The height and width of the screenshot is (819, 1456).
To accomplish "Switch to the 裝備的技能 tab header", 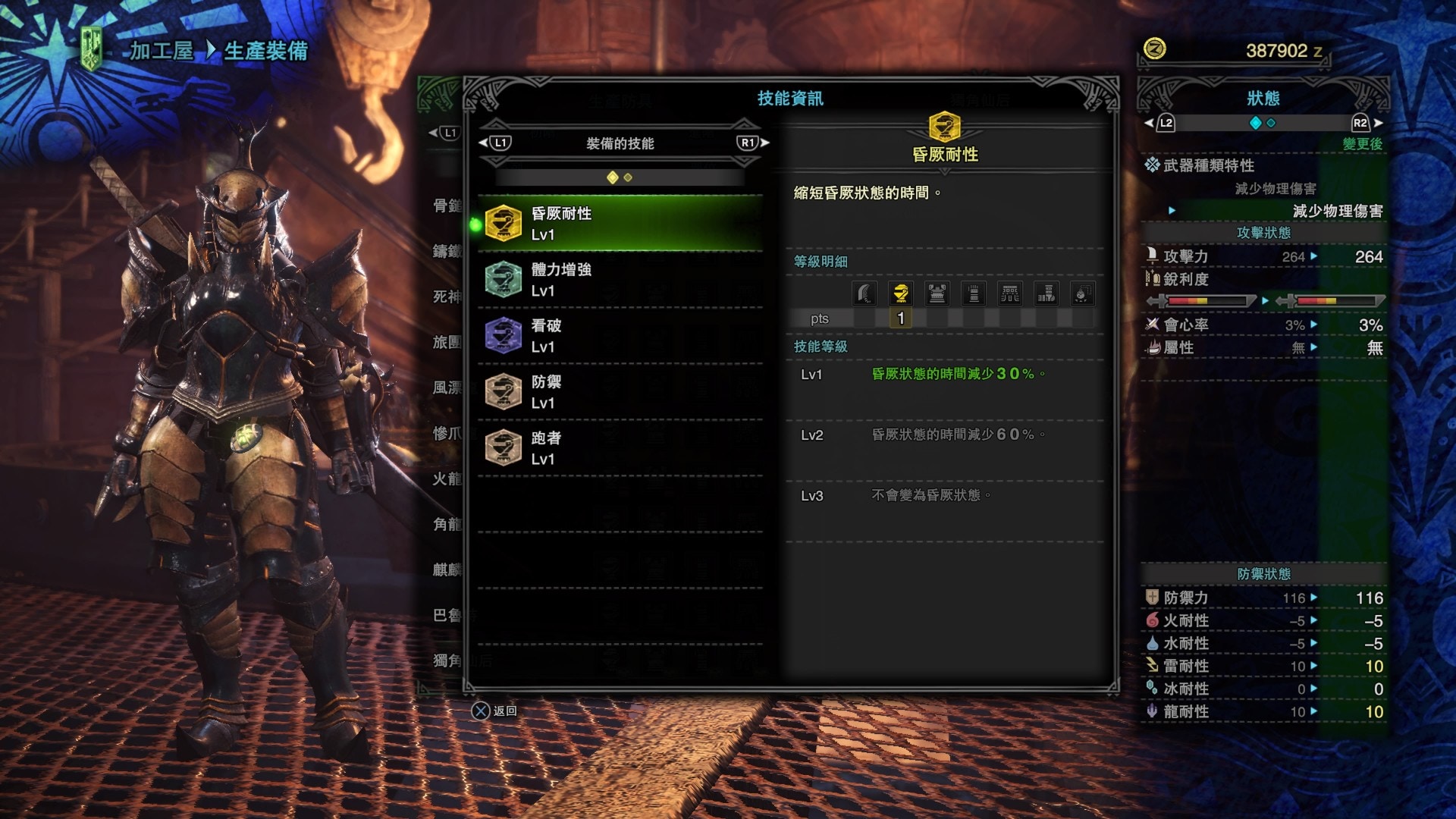I will (x=620, y=143).
